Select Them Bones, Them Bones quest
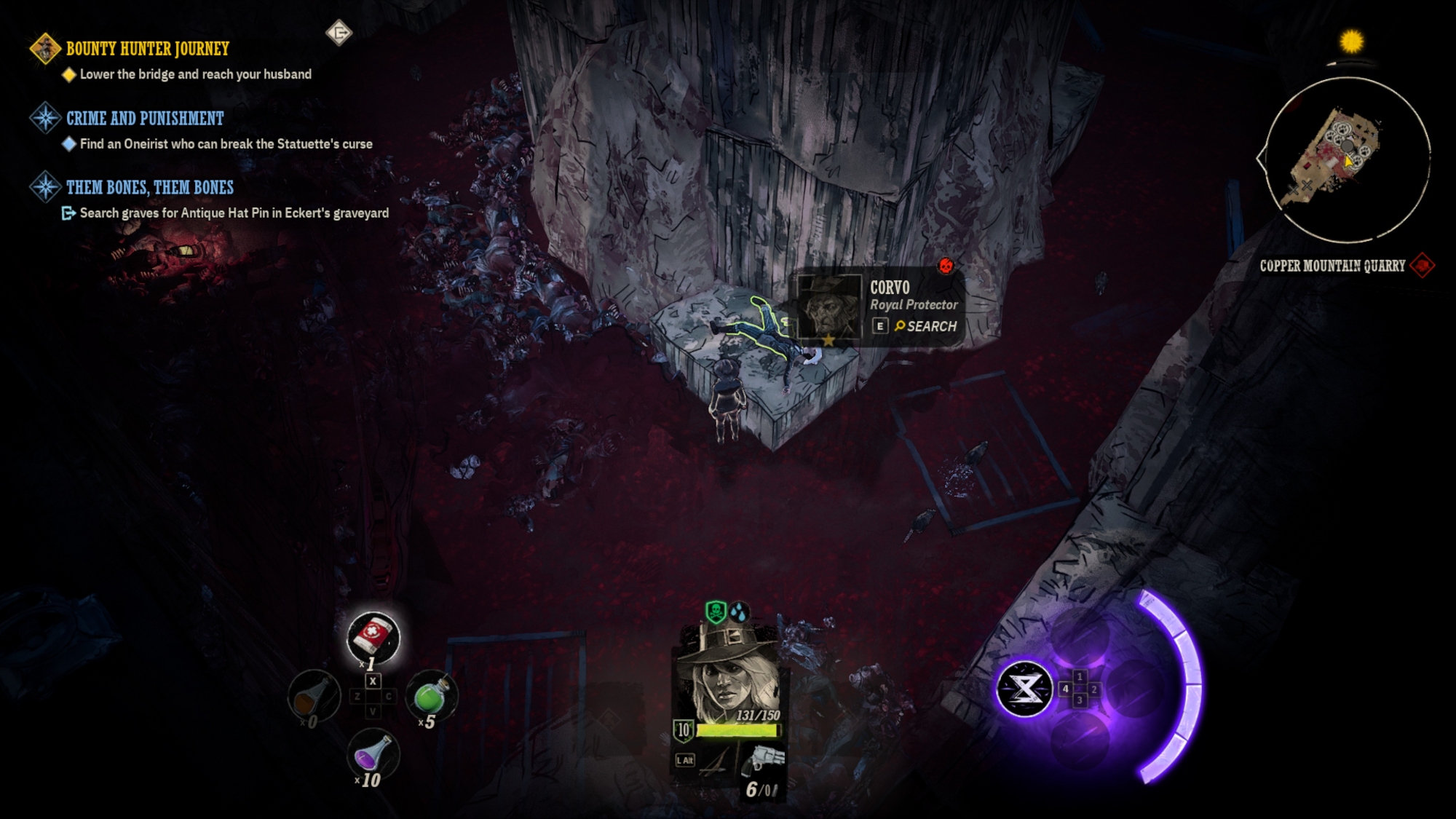This screenshot has width=1456, height=819. point(149,187)
